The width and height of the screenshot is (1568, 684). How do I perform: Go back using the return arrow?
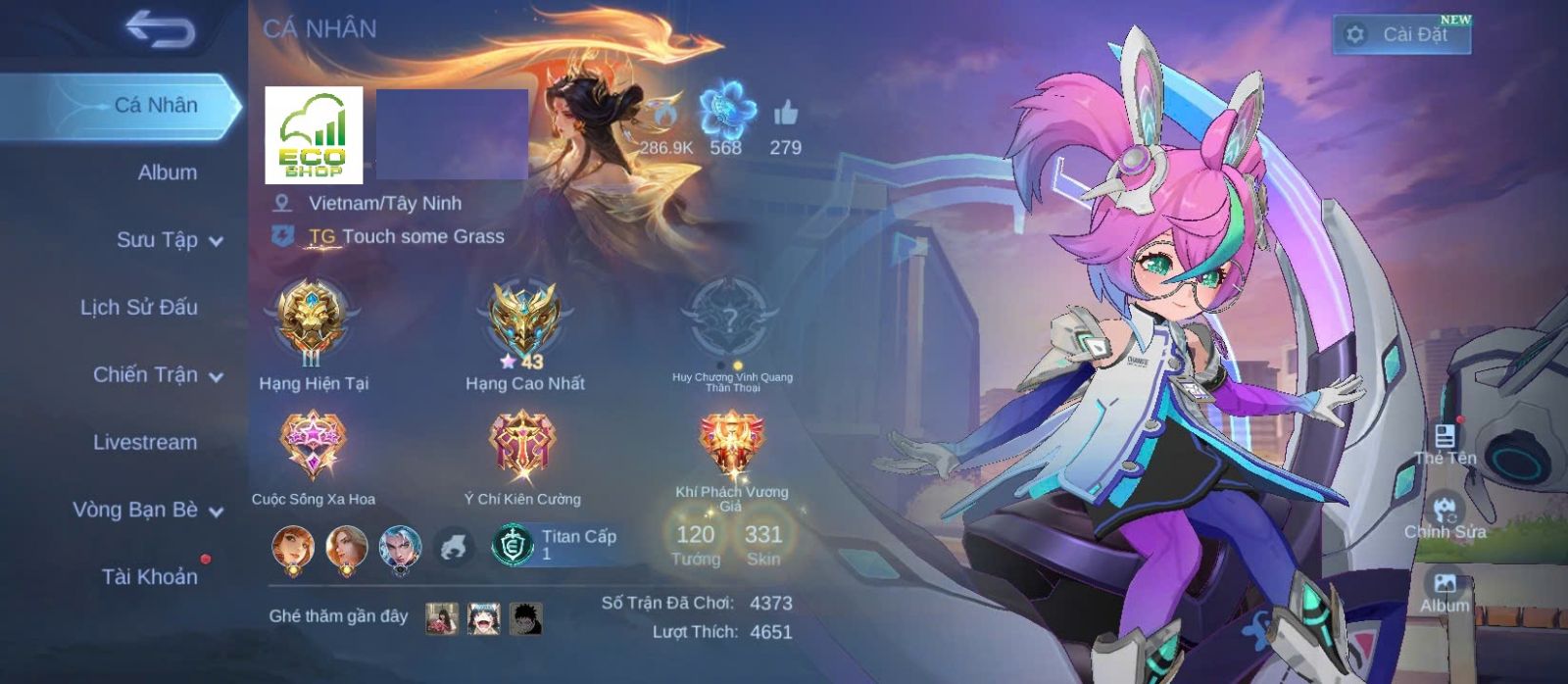[x=160, y=30]
